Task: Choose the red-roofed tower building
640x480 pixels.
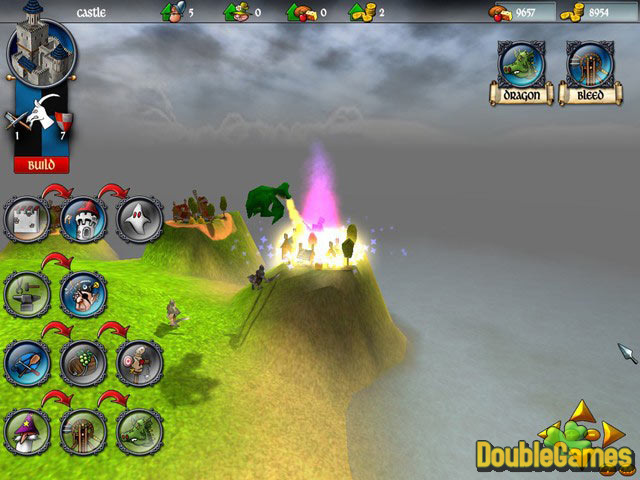Action: click(84, 219)
